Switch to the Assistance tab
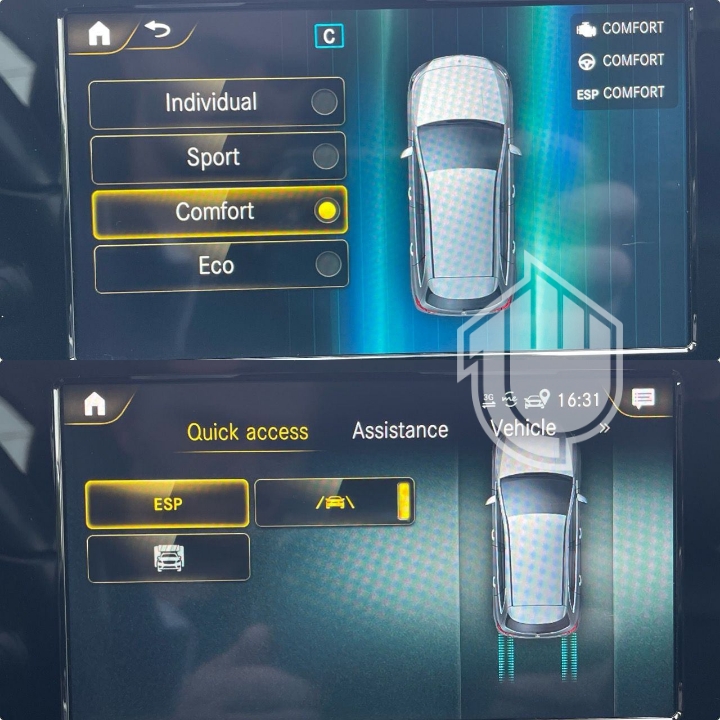The height and width of the screenshot is (720, 720). (x=400, y=430)
